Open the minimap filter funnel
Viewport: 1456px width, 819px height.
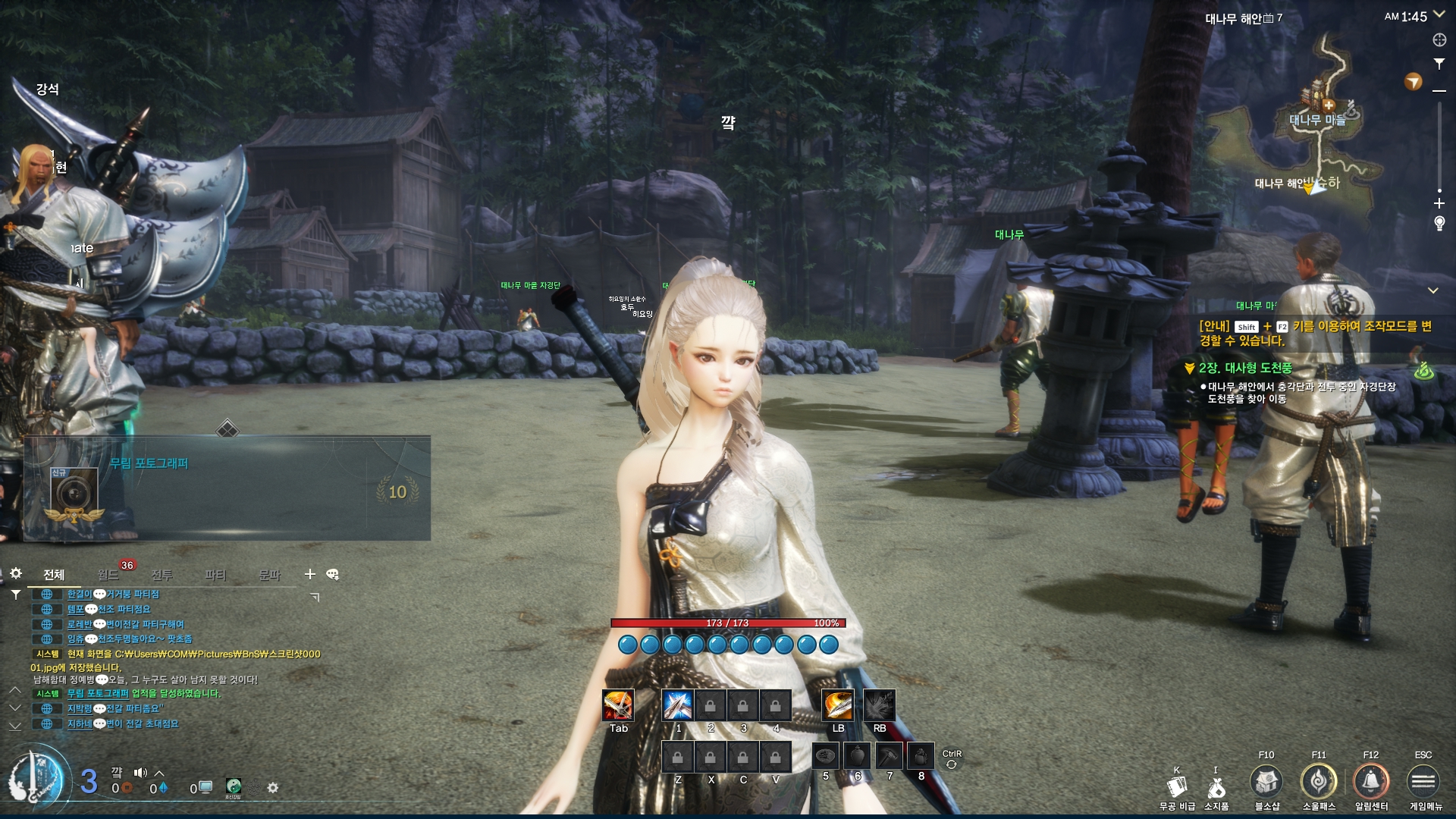1439,64
